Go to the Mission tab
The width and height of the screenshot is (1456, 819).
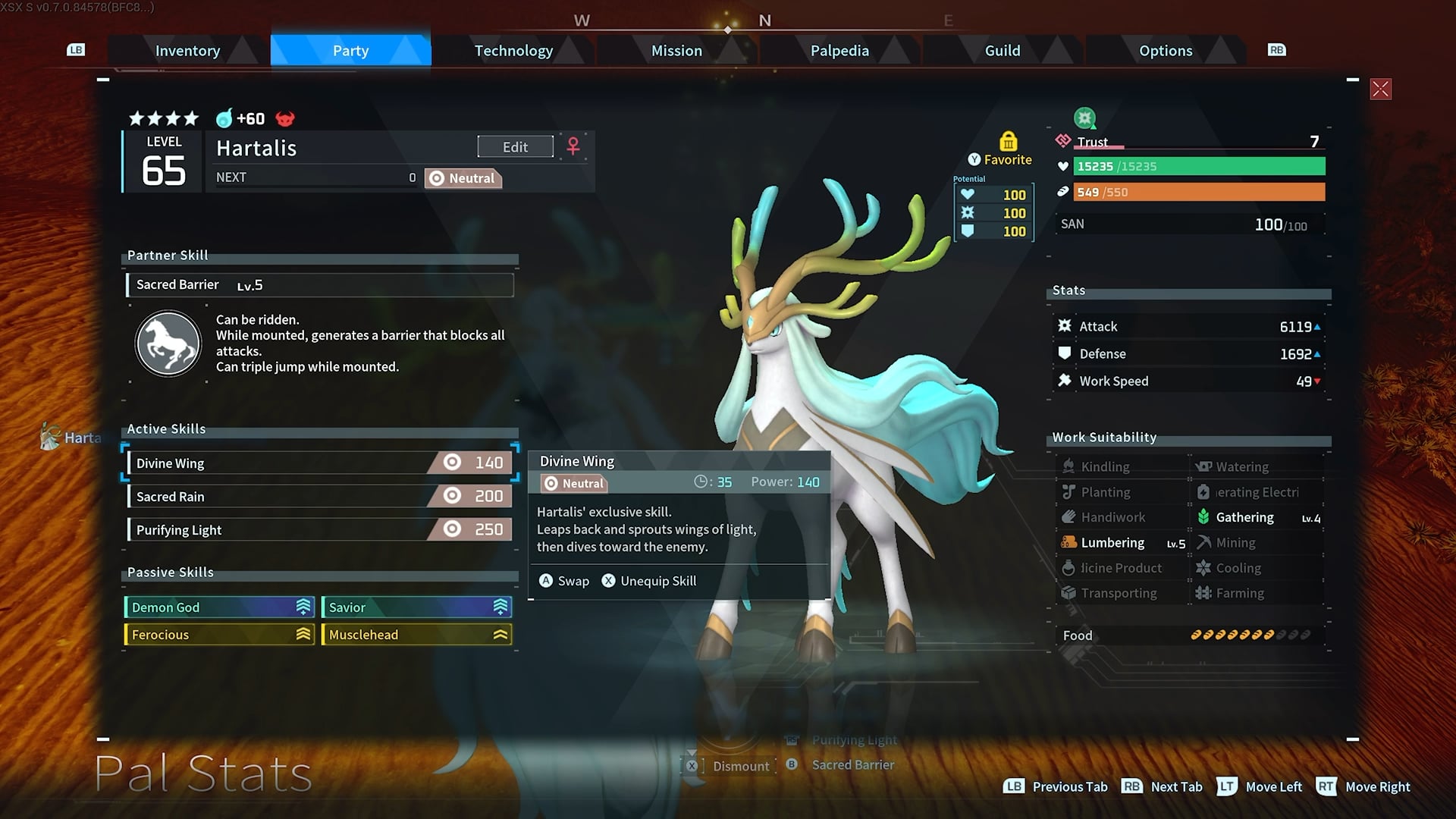pos(676,51)
